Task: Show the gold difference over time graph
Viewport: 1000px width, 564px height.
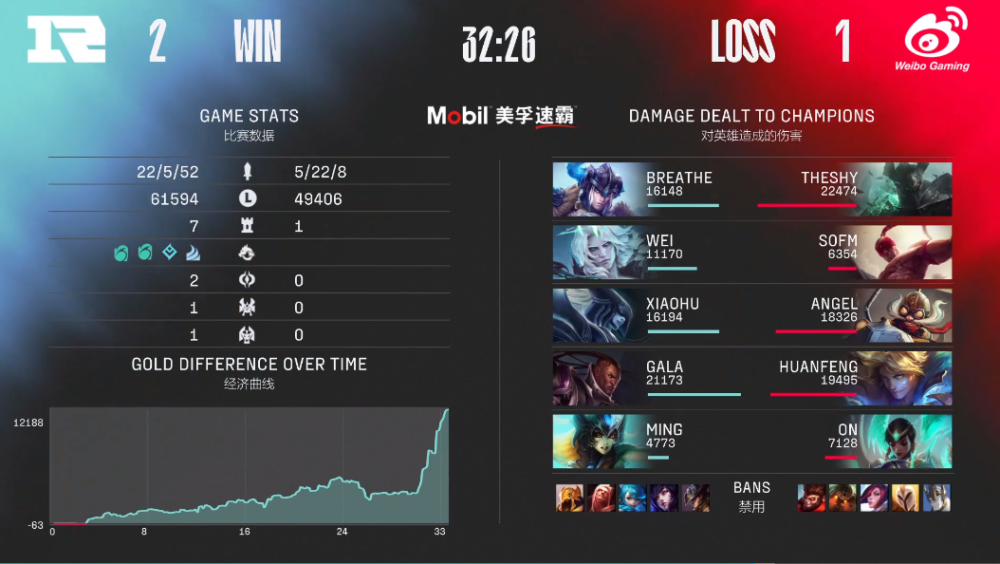Action: tap(249, 466)
